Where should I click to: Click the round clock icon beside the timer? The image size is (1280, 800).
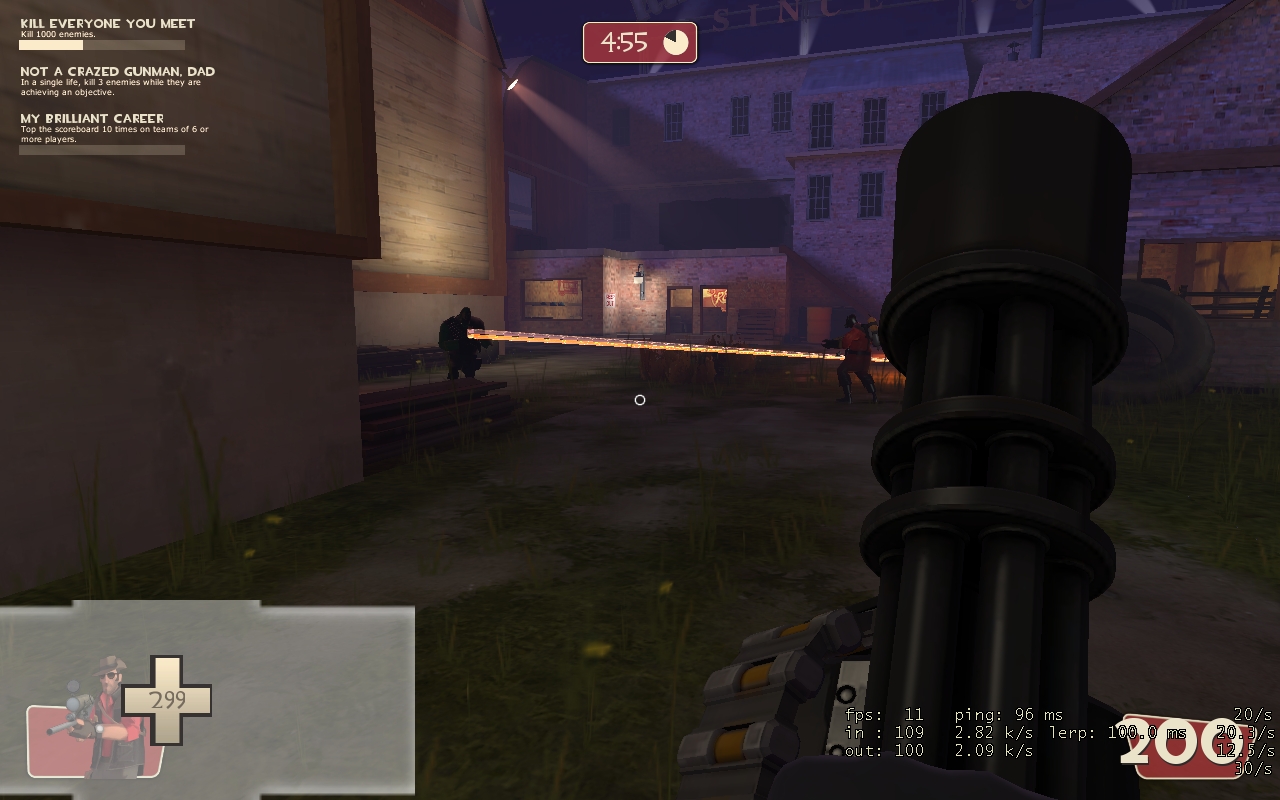coord(675,41)
